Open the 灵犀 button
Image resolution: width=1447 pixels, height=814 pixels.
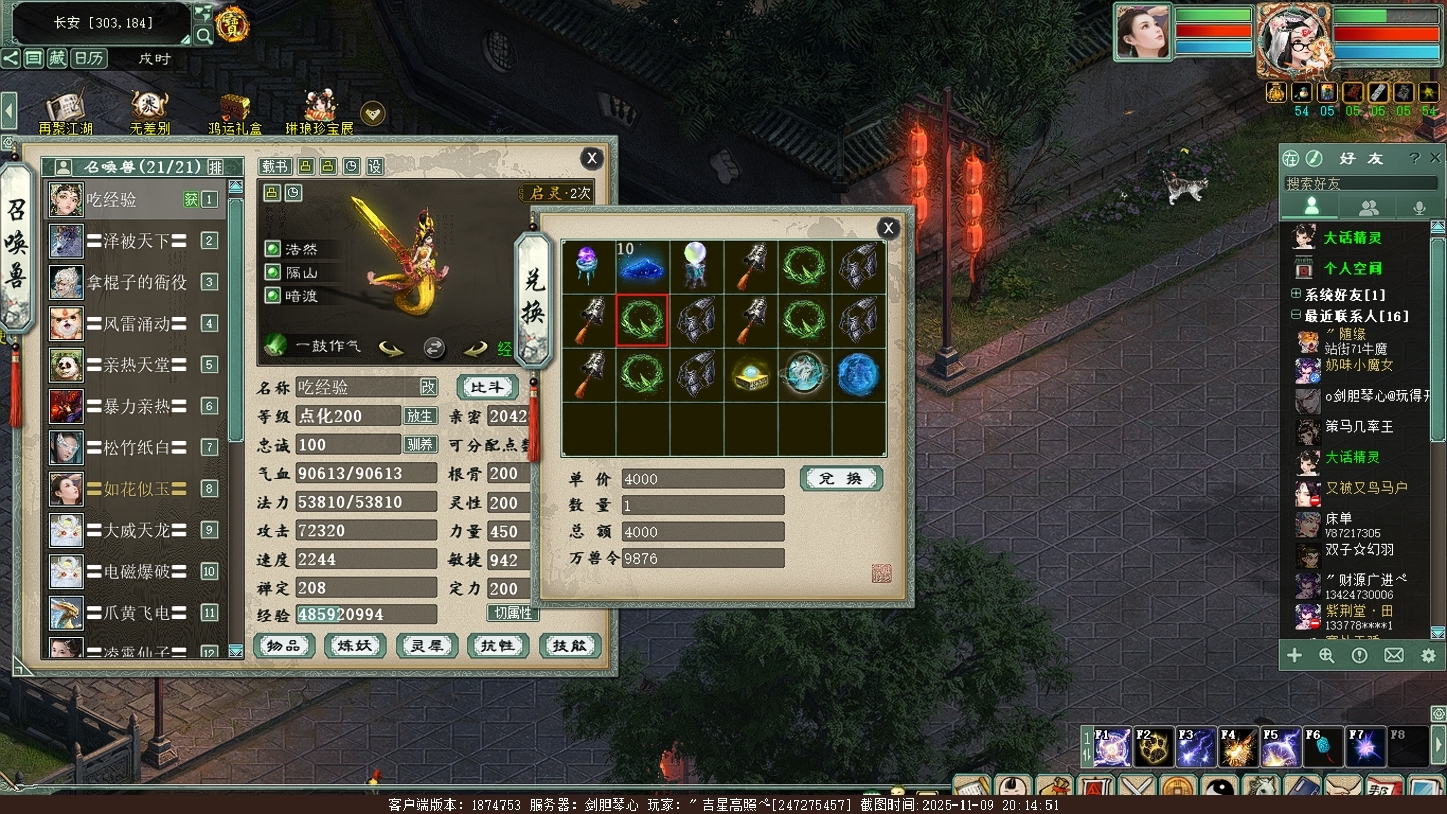[427, 646]
